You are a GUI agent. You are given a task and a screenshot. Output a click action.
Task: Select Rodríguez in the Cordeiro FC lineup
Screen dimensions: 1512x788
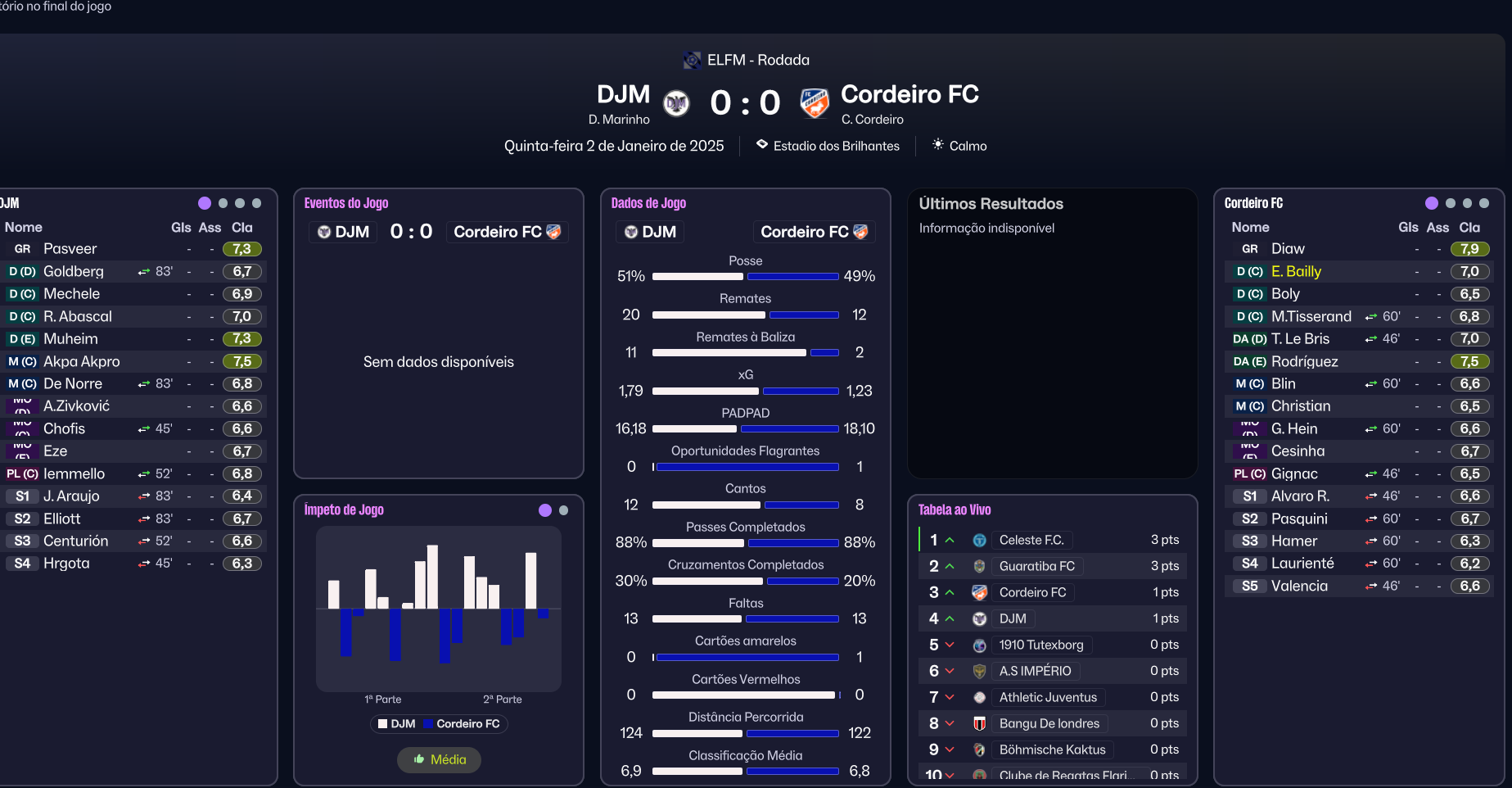[x=1304, y=361]
